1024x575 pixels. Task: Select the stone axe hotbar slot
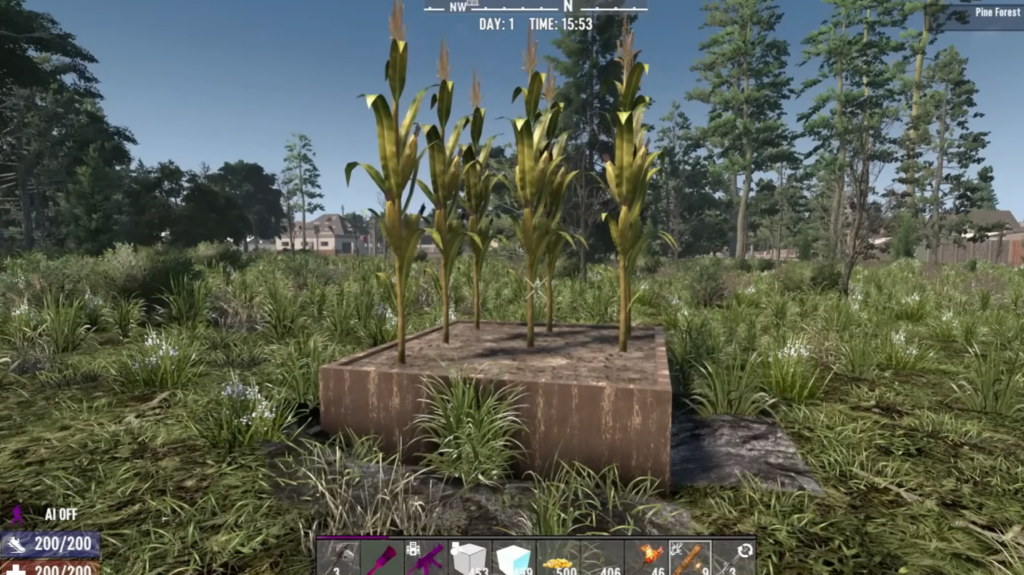339,558
